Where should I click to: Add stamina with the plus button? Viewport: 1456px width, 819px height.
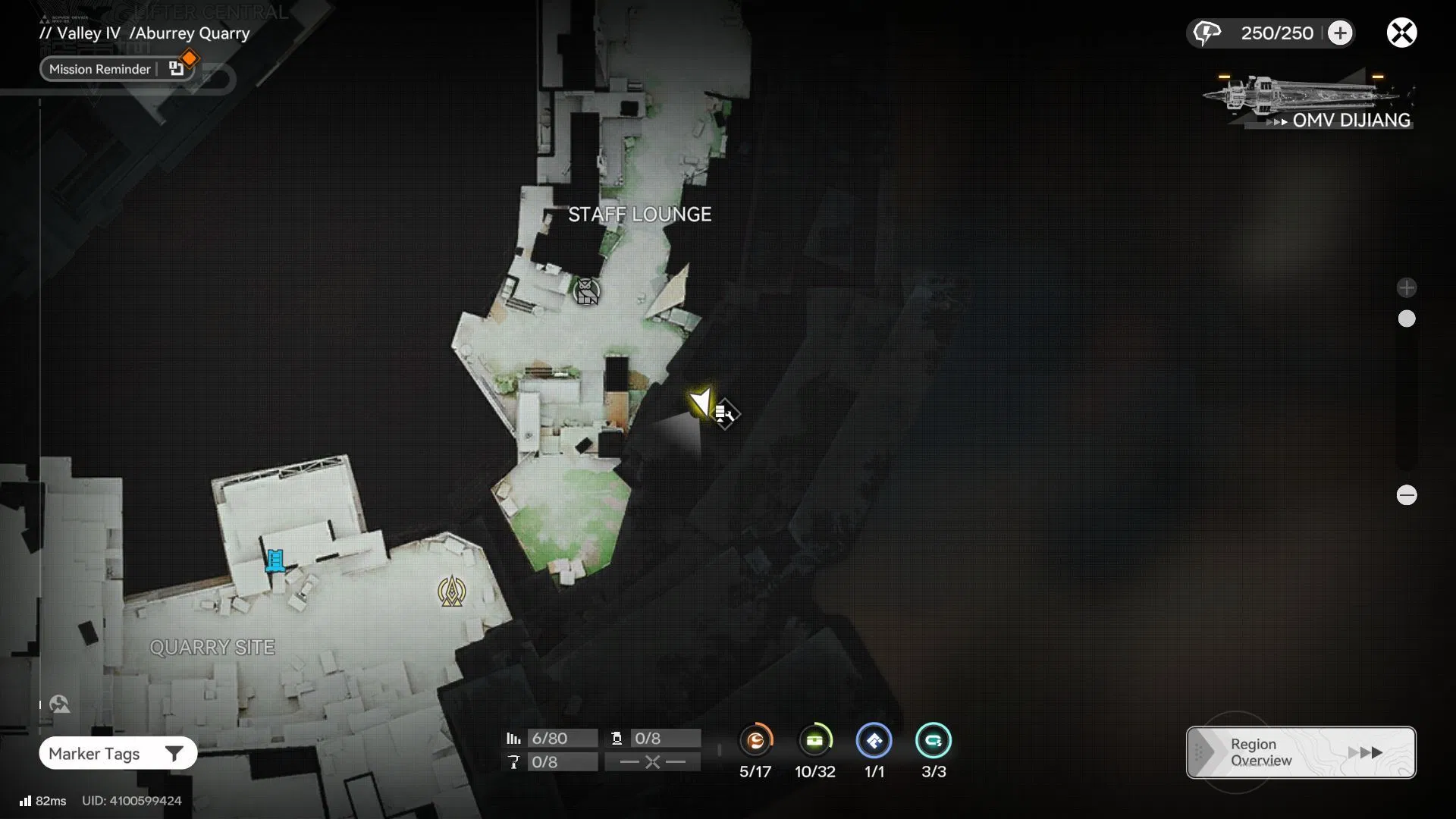click(1340, 33)
